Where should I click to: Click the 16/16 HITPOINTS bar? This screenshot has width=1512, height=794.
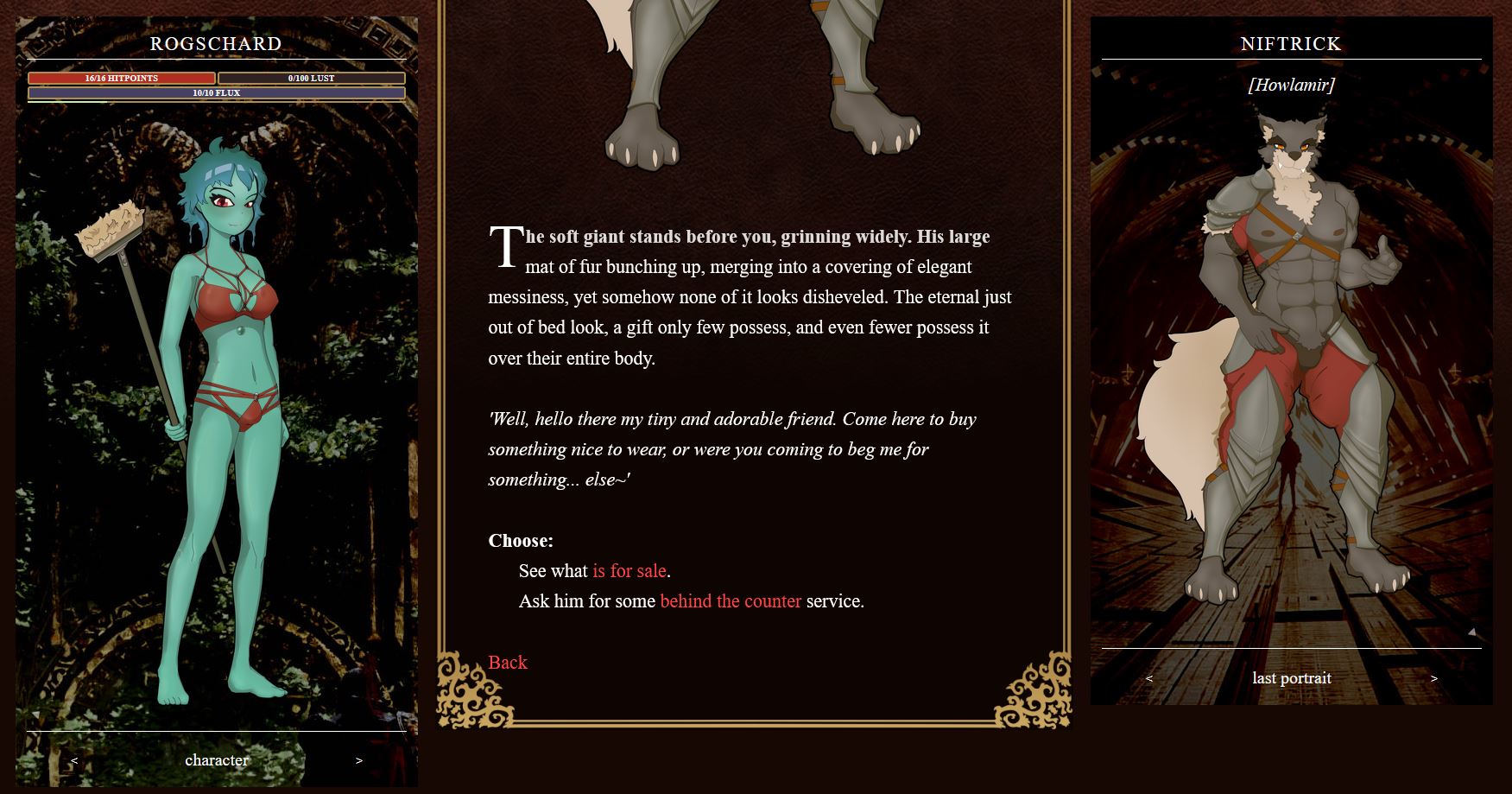[x=121, y=78]
